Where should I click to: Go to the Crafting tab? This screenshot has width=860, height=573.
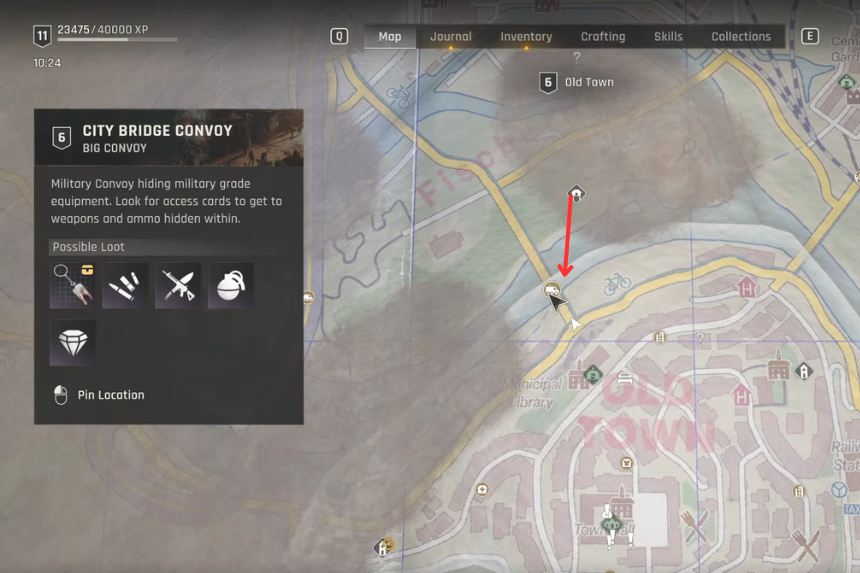tap(603, 37)
